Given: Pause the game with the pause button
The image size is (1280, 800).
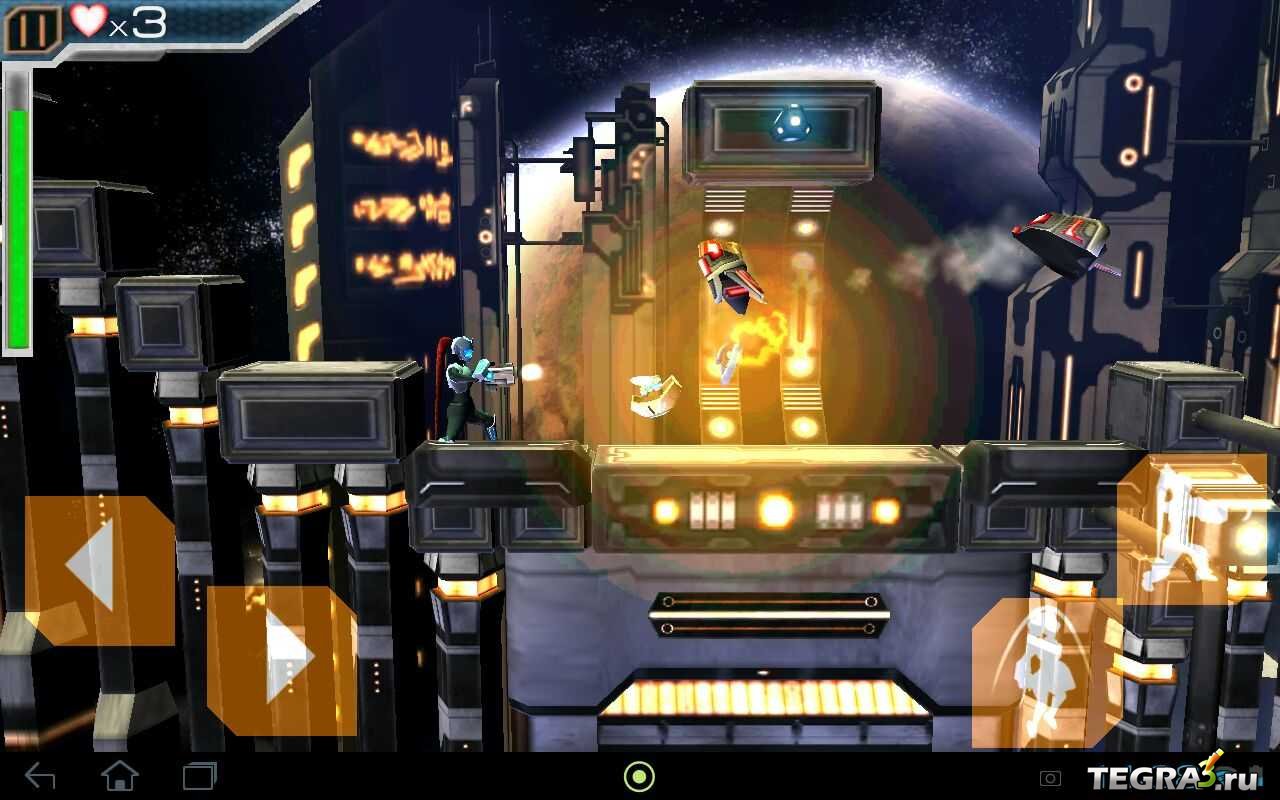Looking at the screenshot, I should coord(32,30).
